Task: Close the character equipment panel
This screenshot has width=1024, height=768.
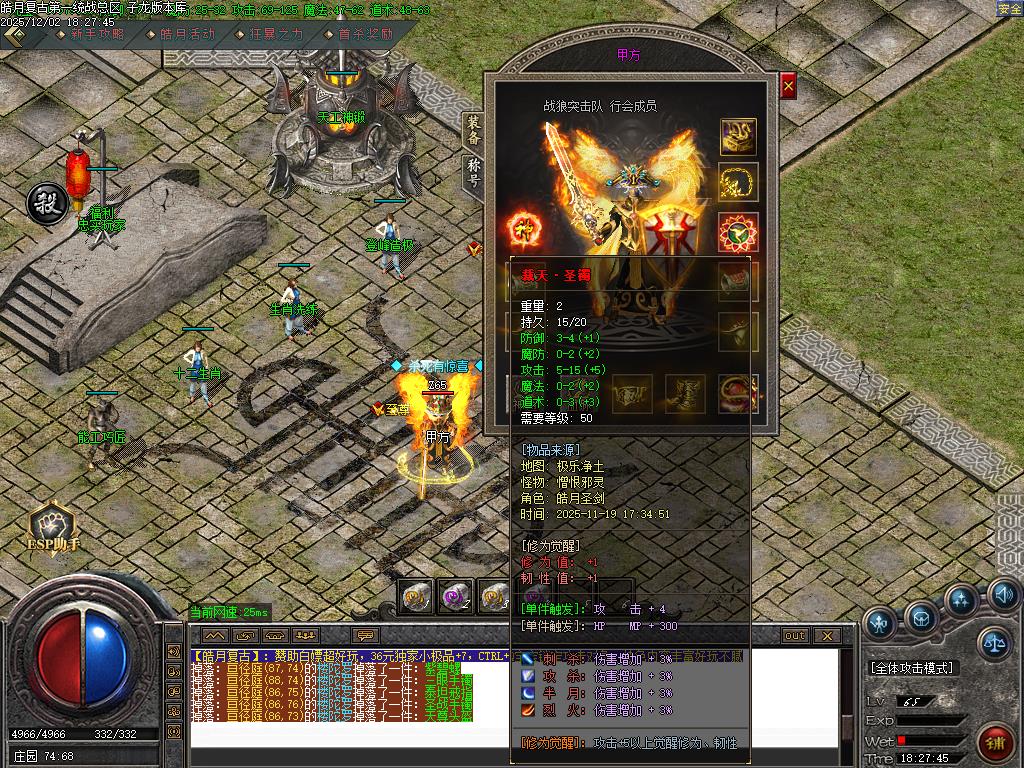Action: pyautogui.click(x=788, y=87)
